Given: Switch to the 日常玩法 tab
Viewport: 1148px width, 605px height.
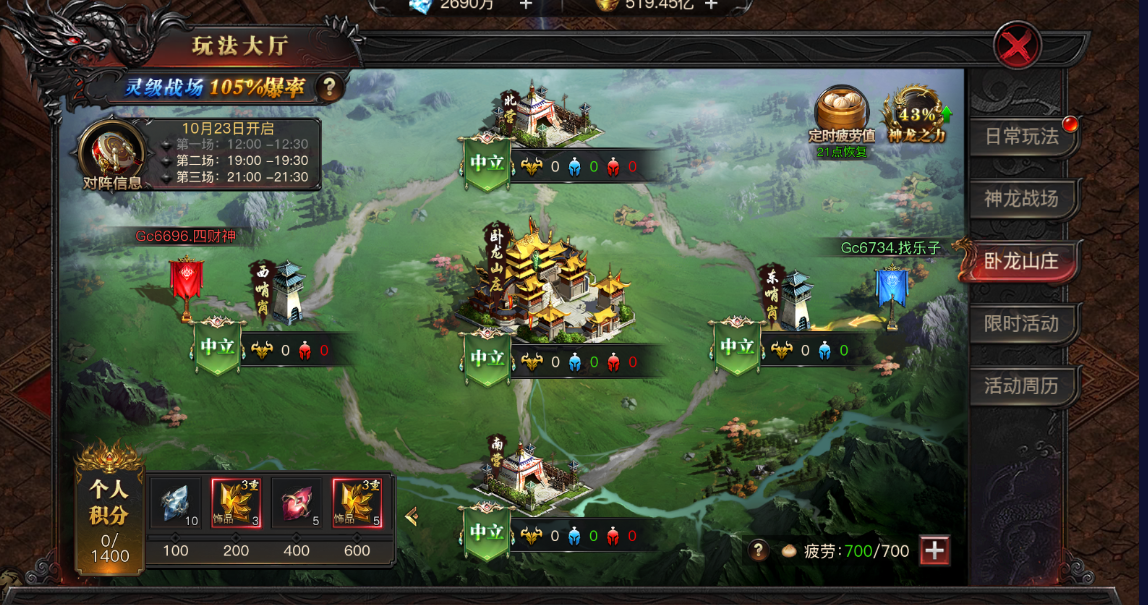Looking at the screenshot, I should click(x=1021, y=137).
